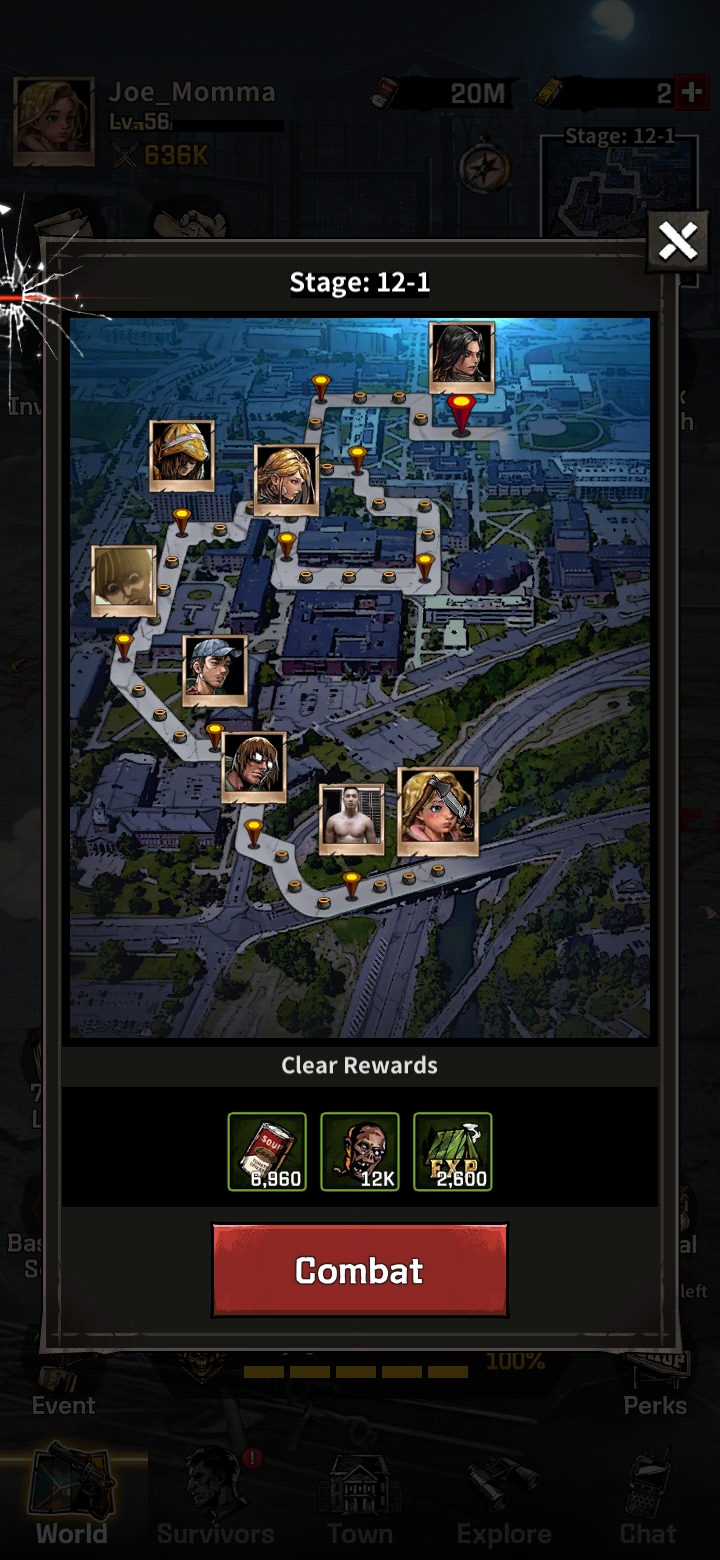The width and height of the screenshot is (720, 1560).
Task: Open the Chat tab
Action: [x=647, y=1500]
